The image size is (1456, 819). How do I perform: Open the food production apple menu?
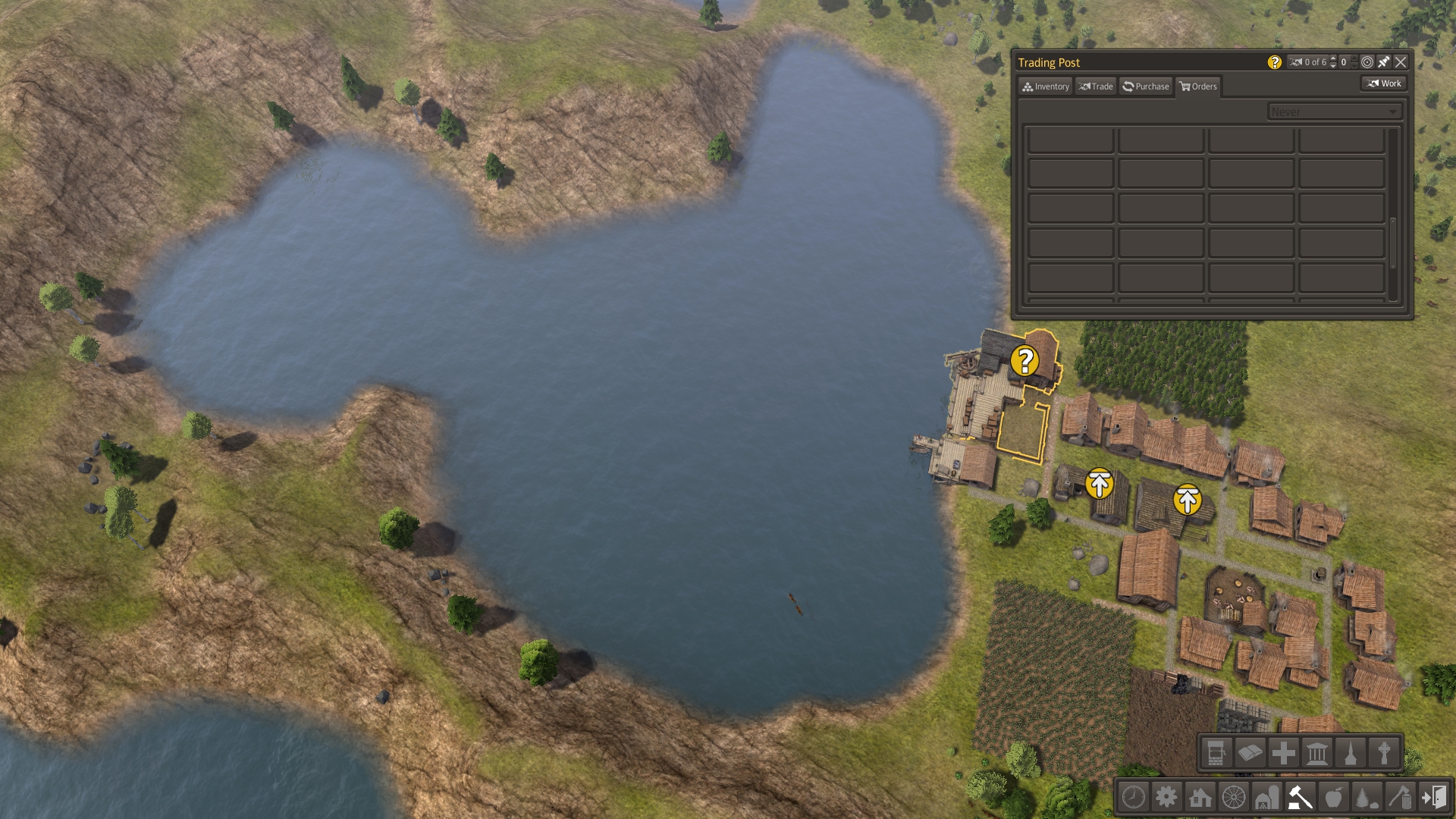(1333, 798)
